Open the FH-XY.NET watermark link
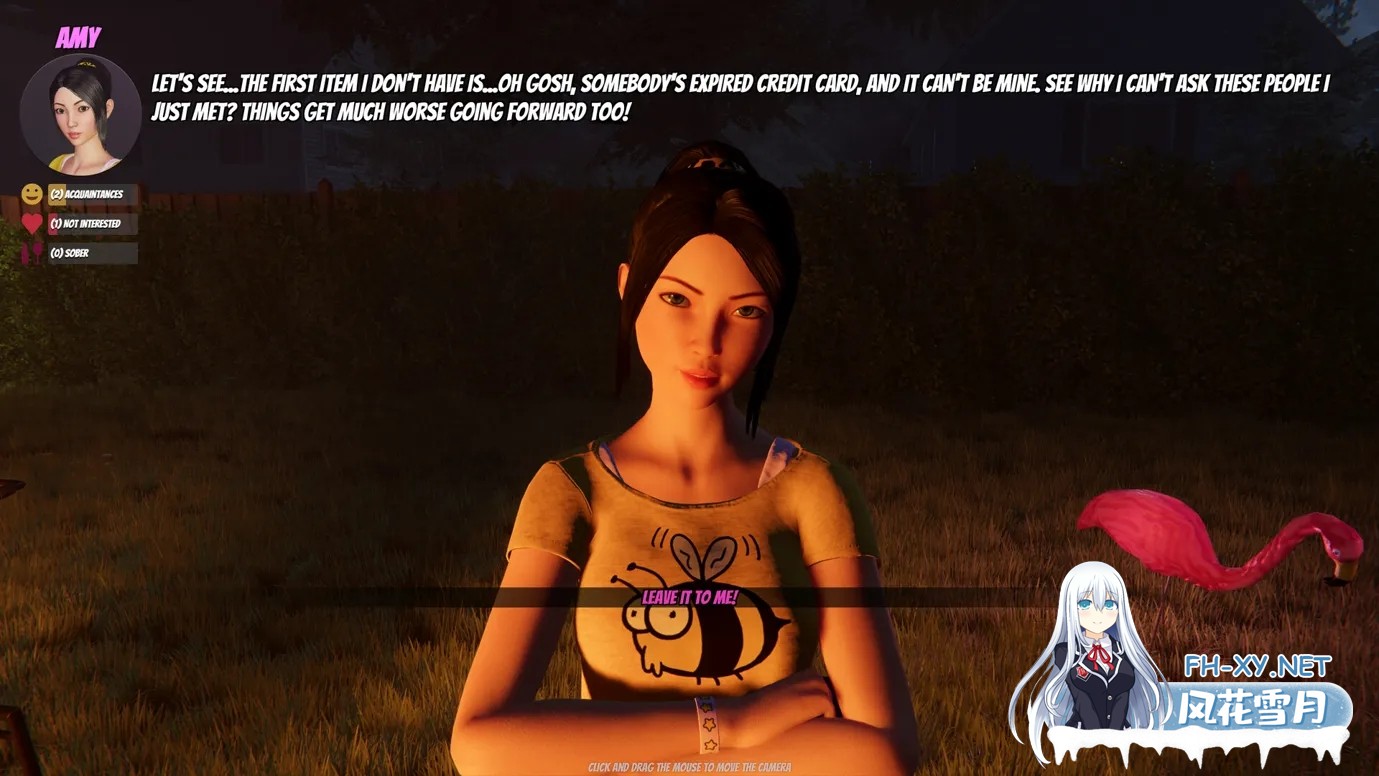1379x776 pixels. tap(1257, 666)
